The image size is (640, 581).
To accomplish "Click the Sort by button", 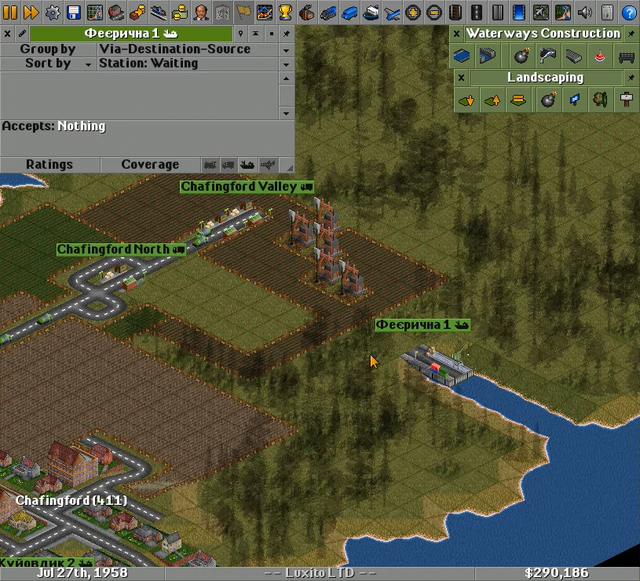I will [47, 63].
